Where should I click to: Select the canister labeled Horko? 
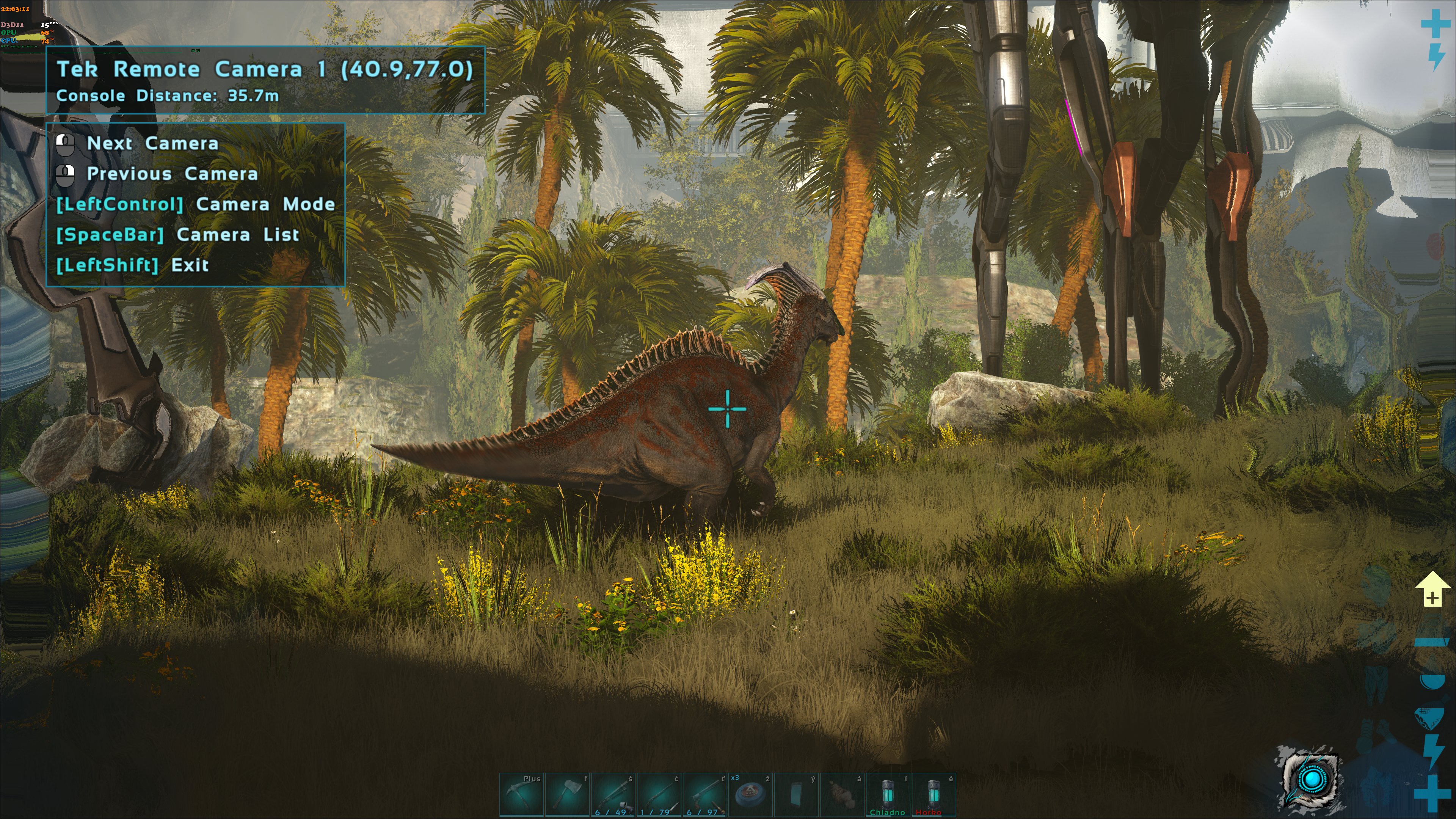pyautogui.click(x=934, y=795)
